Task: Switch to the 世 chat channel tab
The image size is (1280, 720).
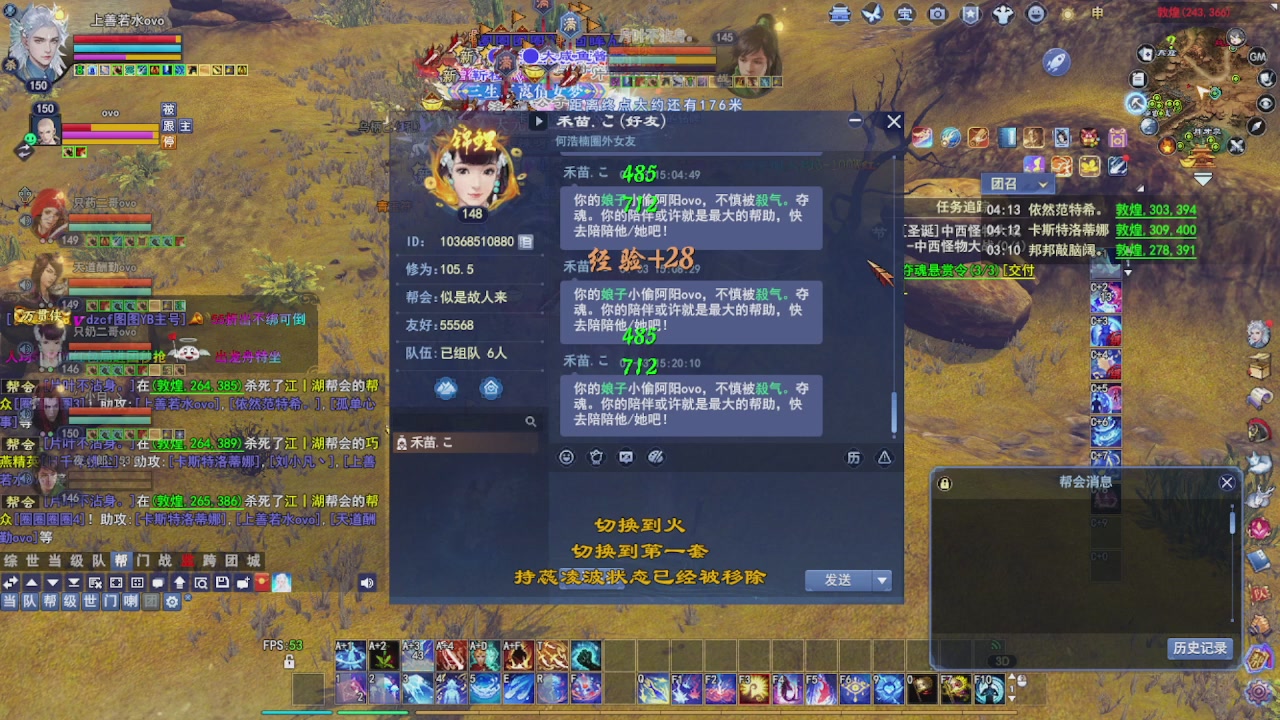Action: coord(32,562)
